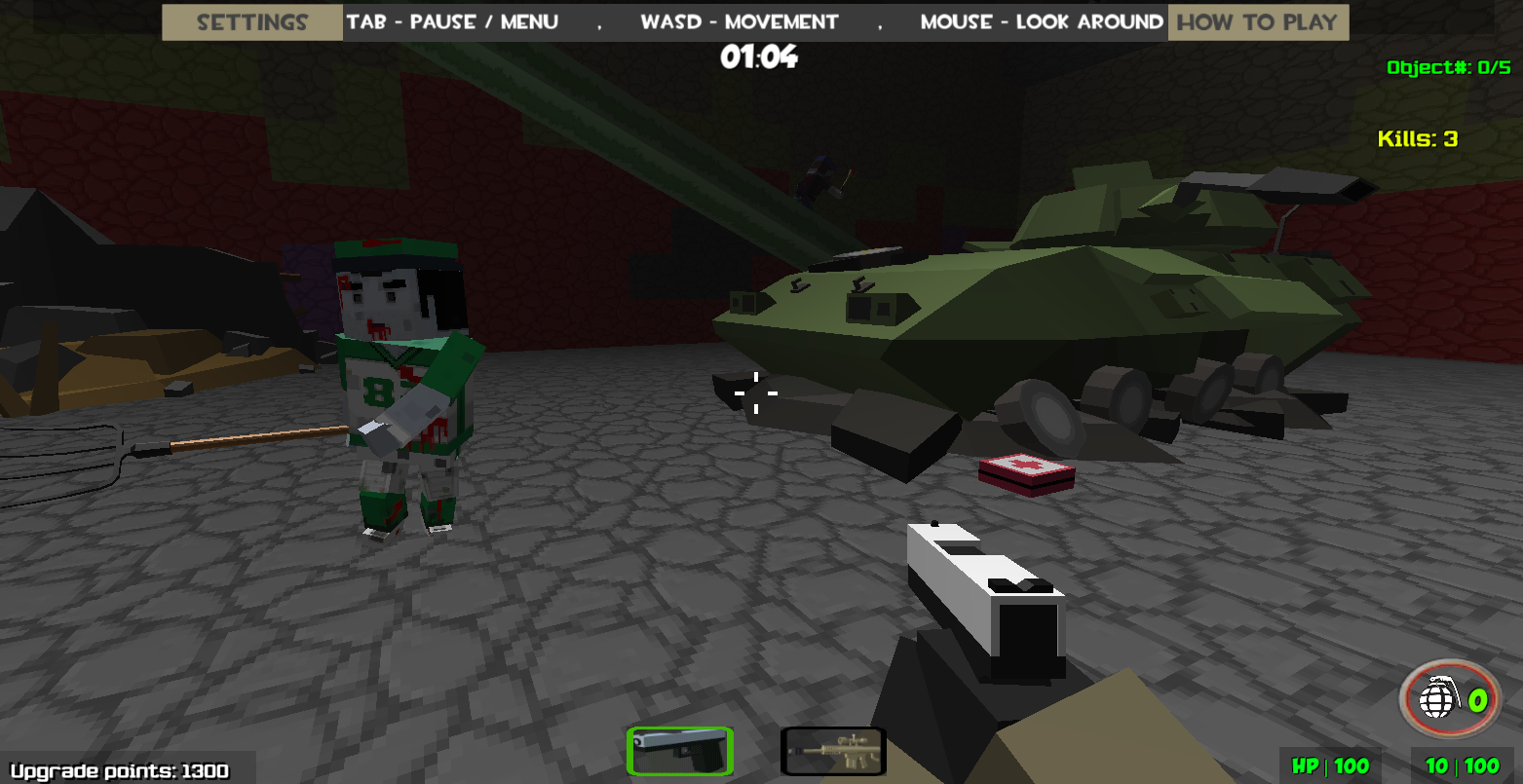Select the sniper rifle weapon slot

coord(833,750)
